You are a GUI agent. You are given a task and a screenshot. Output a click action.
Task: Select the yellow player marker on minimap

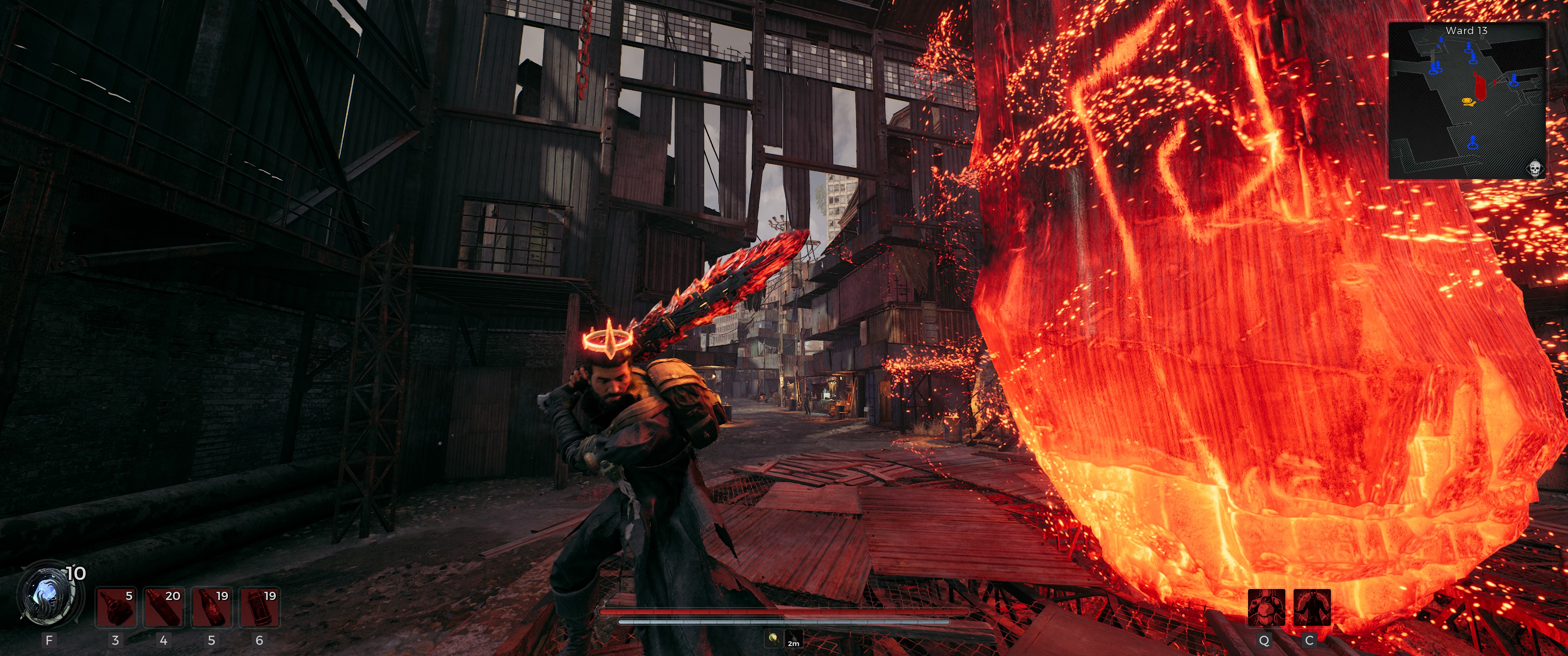pyautogui.click(x=1468, y=102)
